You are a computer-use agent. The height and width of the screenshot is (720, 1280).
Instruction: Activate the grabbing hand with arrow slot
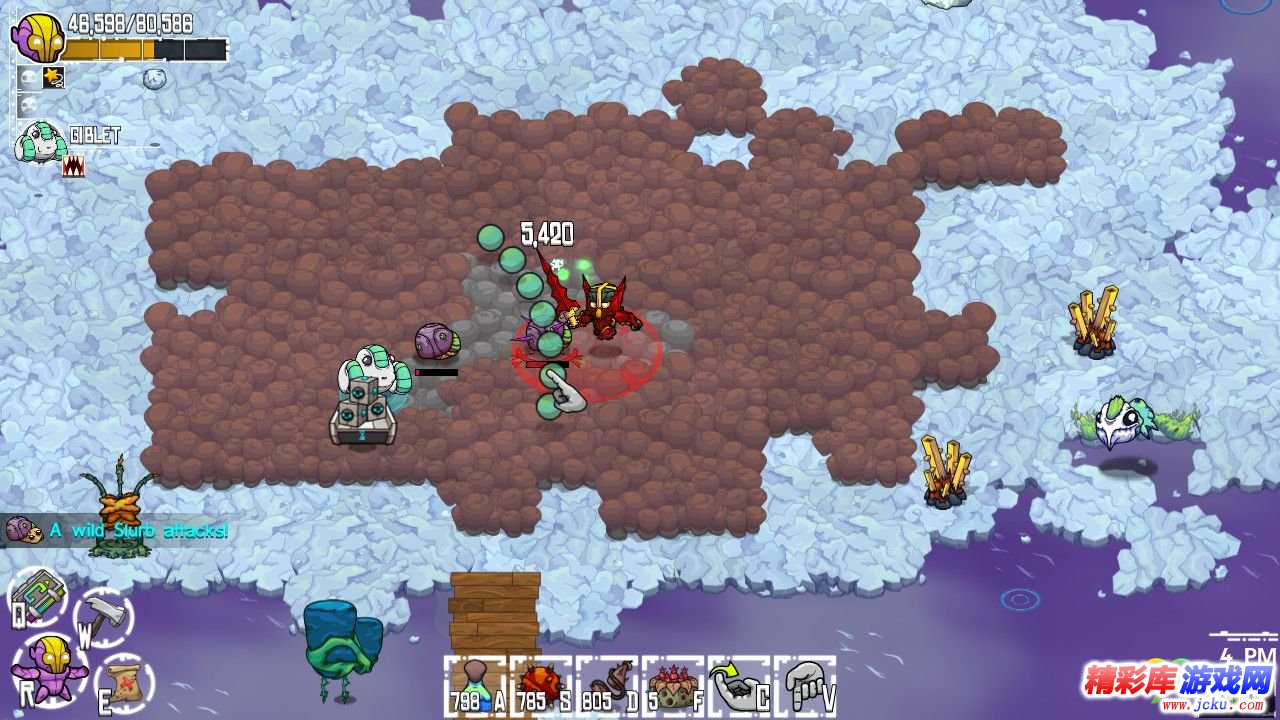click(739, 686)
